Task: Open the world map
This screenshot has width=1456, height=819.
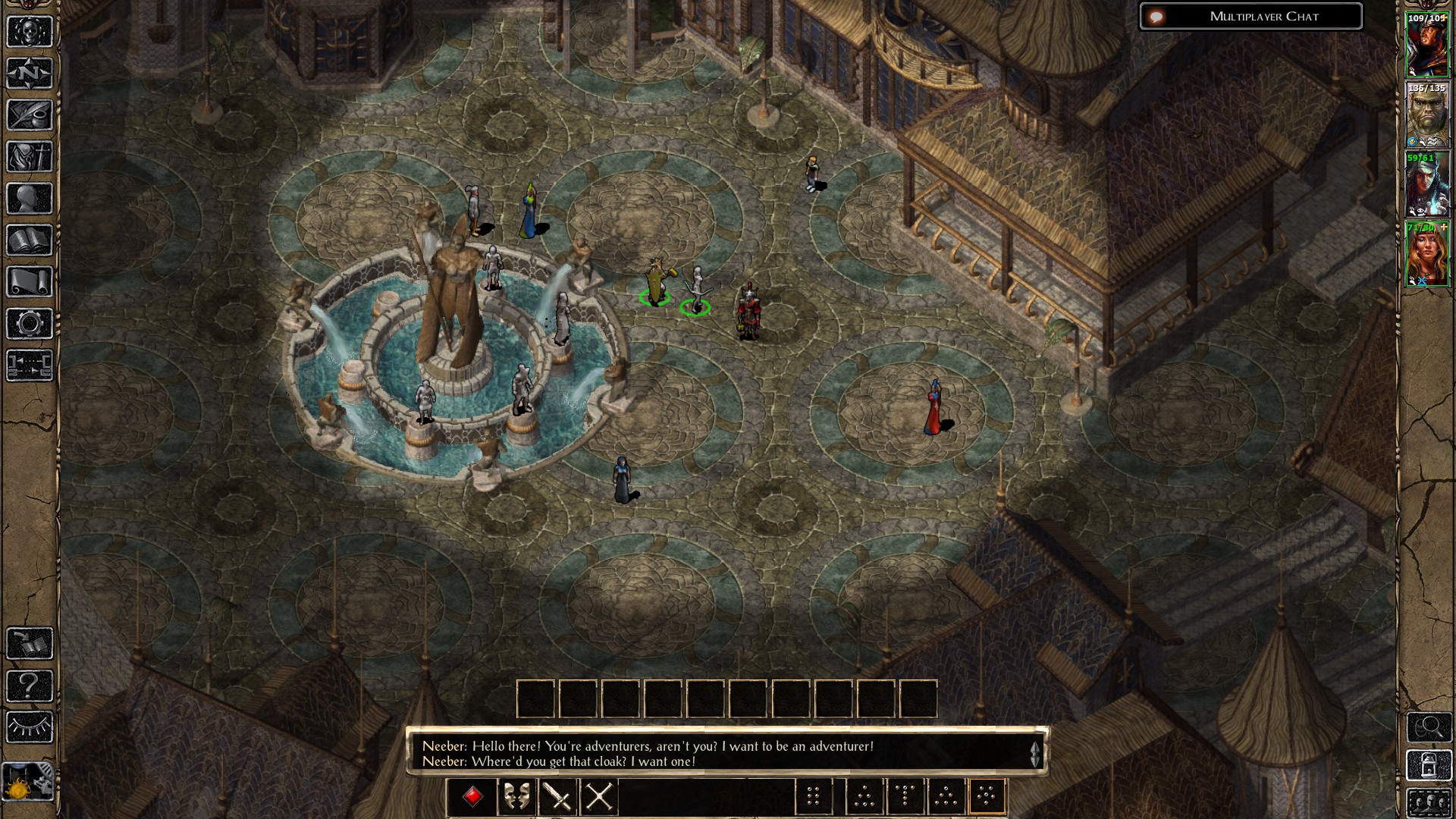Action: point(29,73)
